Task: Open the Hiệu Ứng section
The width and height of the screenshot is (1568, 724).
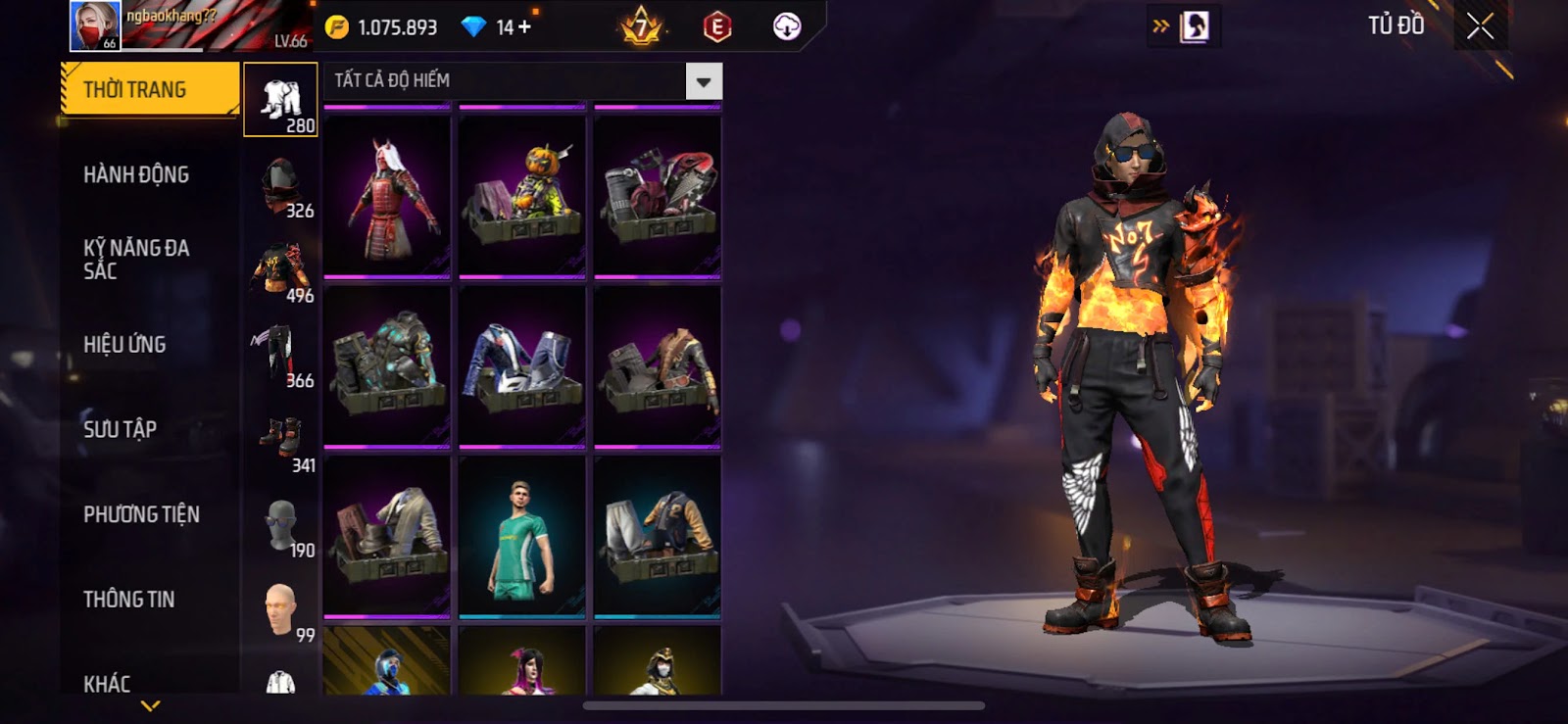Action: tap(124, 345)
